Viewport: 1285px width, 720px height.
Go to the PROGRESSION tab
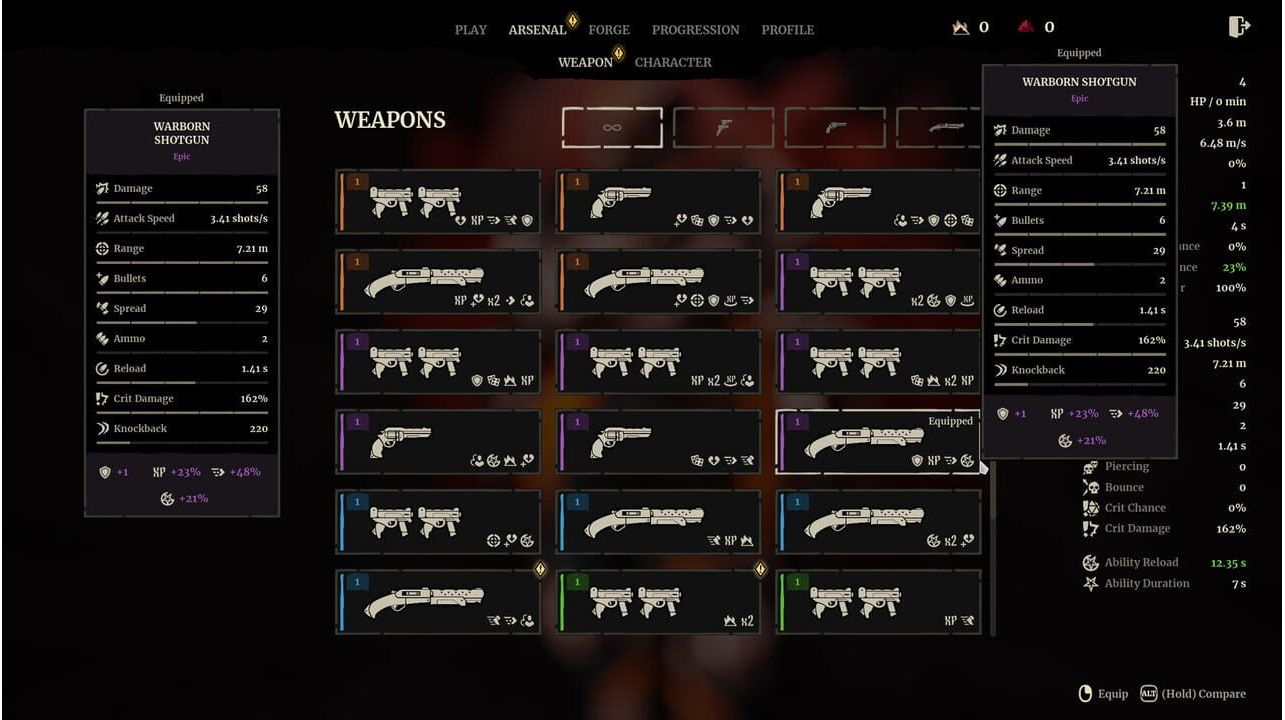[695, 30]
